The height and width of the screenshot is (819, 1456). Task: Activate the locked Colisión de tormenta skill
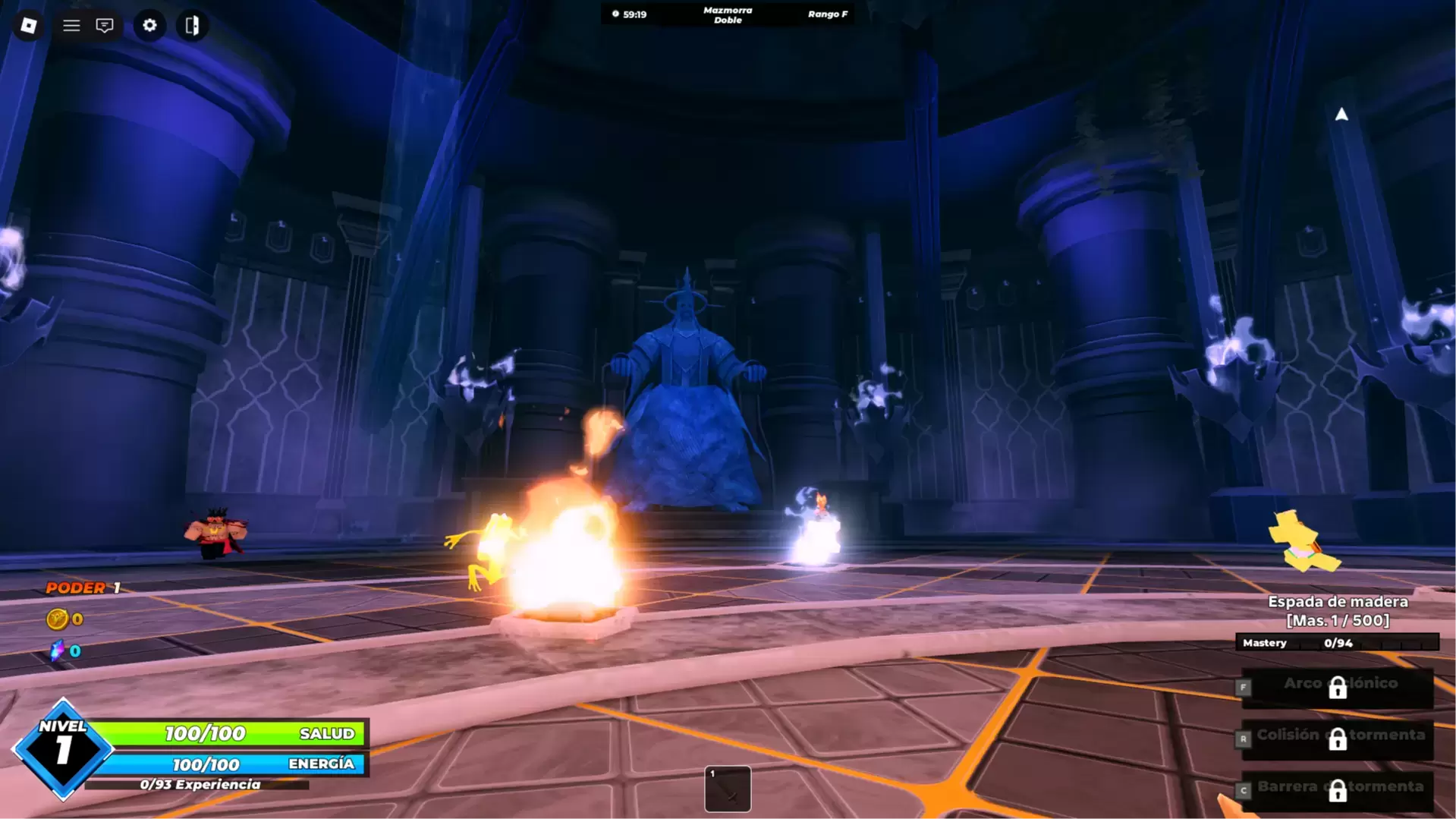tap(1338, 738)
